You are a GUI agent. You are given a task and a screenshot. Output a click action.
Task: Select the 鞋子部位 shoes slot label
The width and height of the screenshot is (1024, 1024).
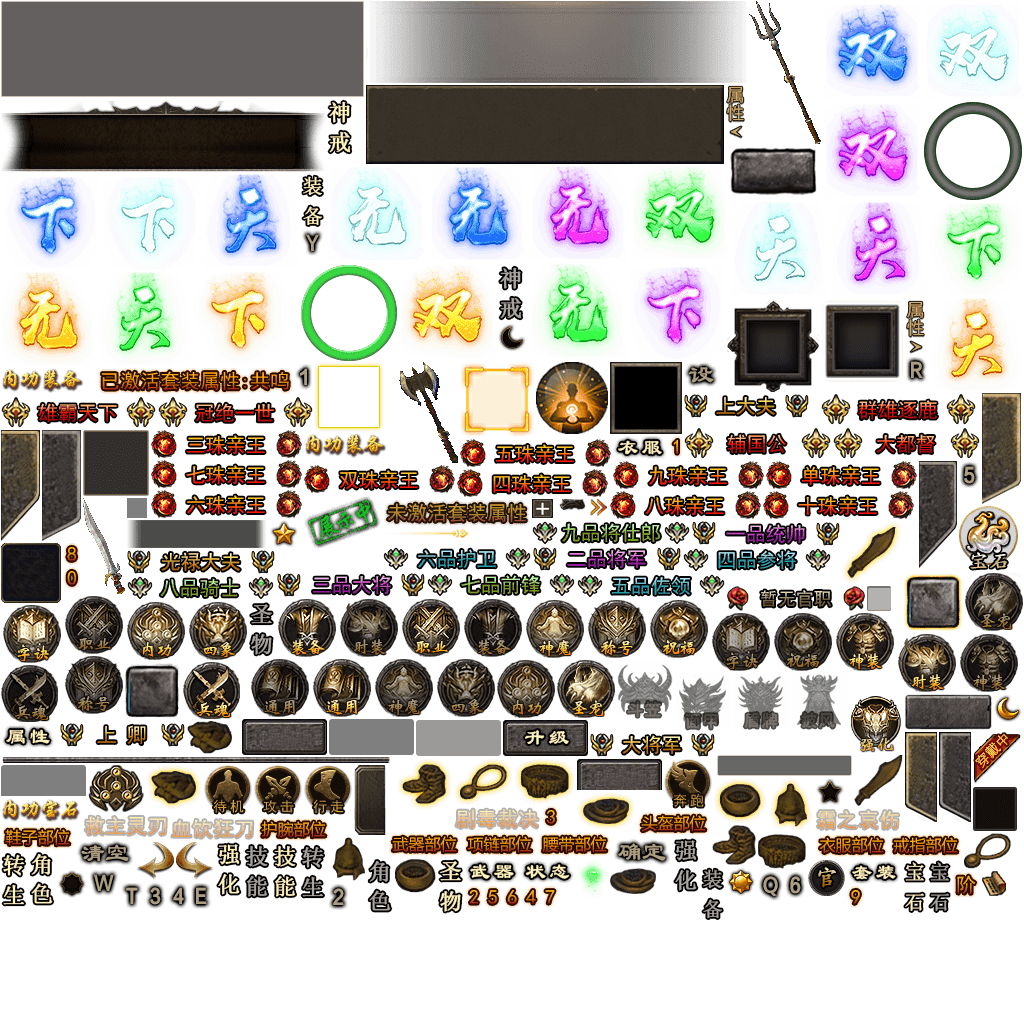pyautogui.click(x=37, y=836)
